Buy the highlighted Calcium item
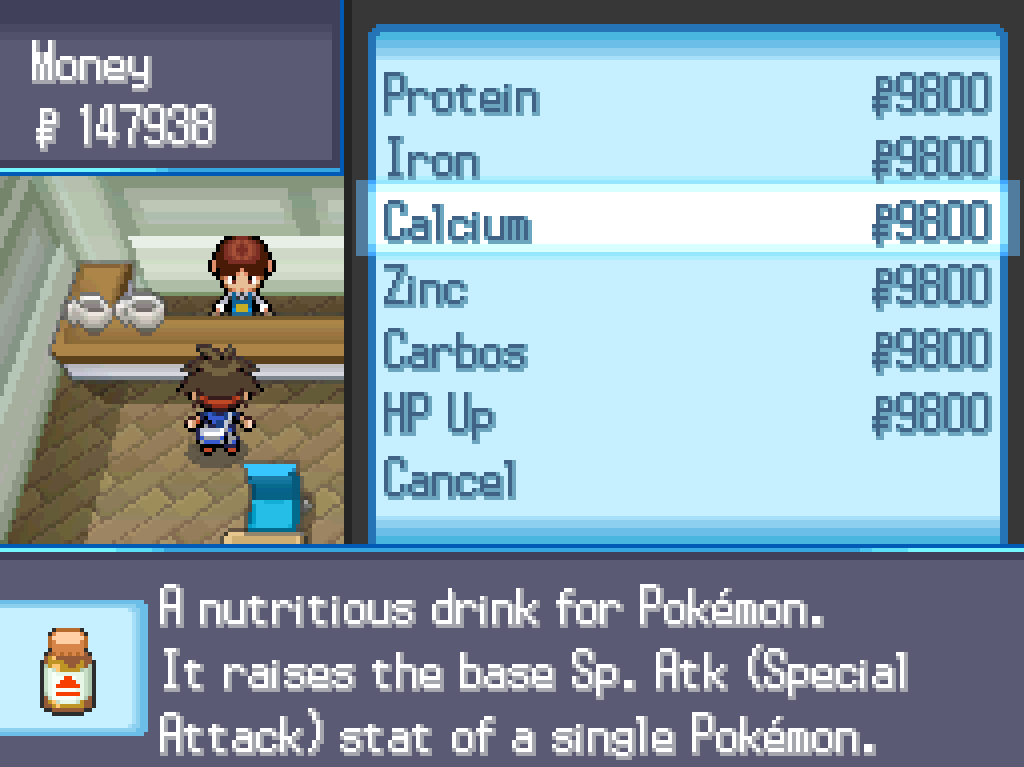The image size is (1024, 767). [458, 223]
